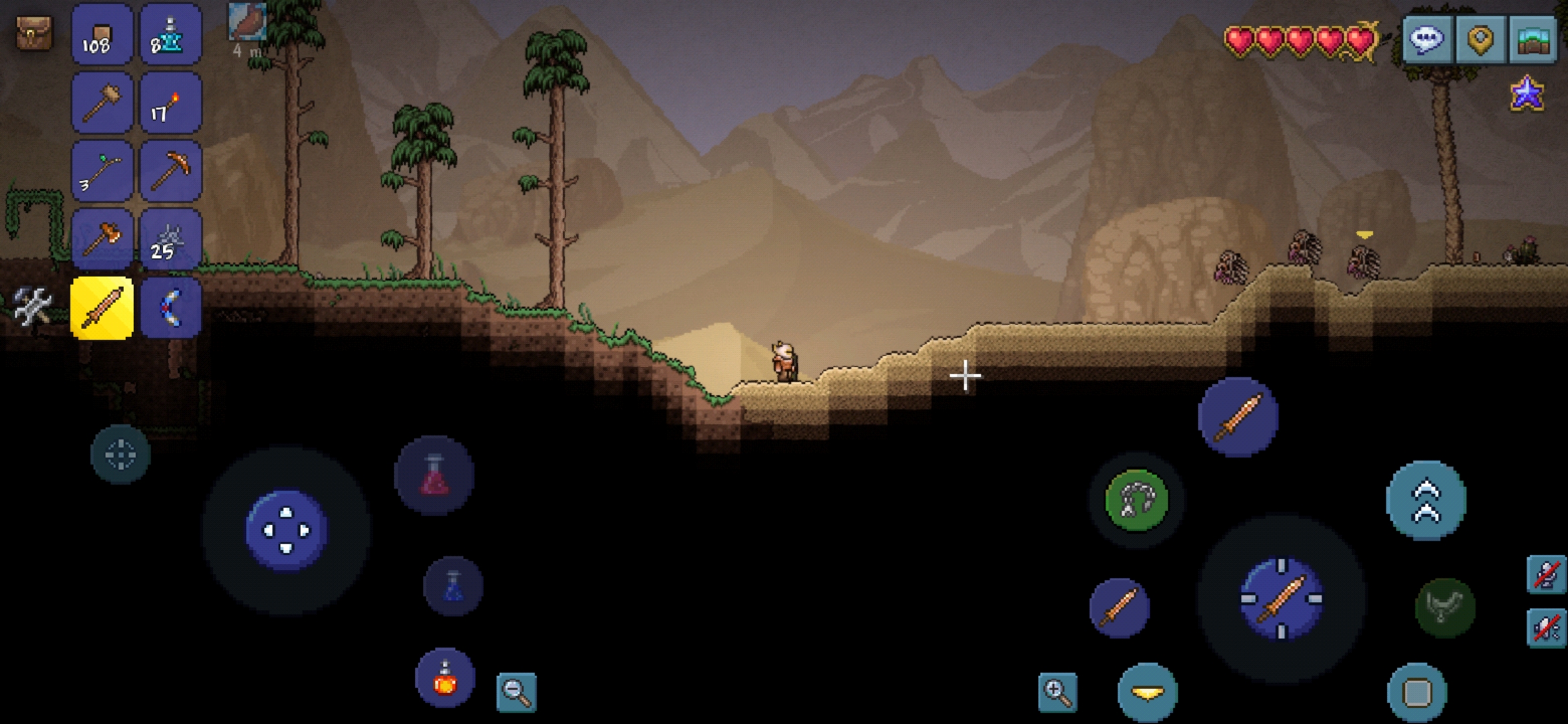Tap the rounded square button
Viewport: 1568px width, 724px height.
1417,692
